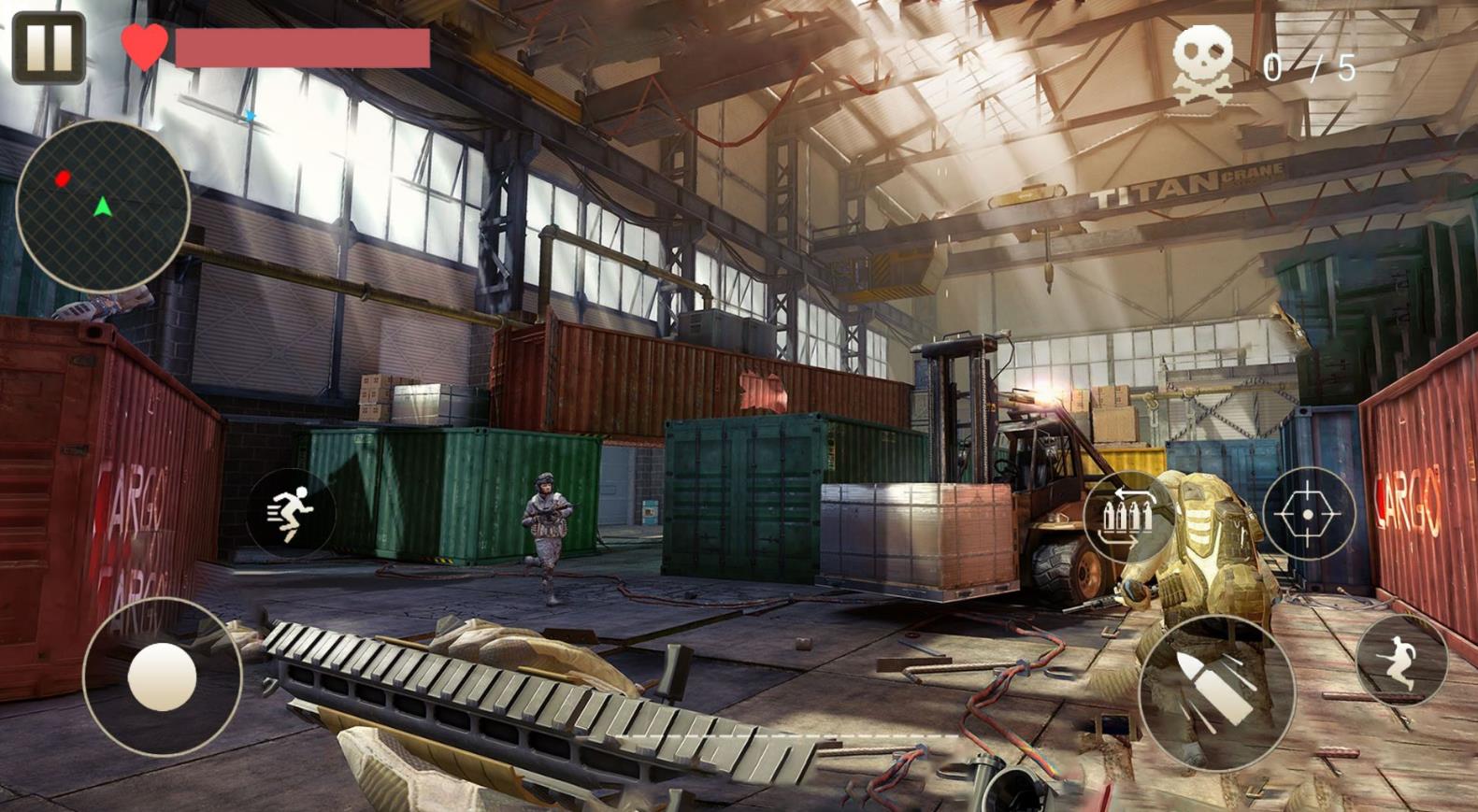
Task: Tap the crouch stance button
Action: click(1400, 661)
